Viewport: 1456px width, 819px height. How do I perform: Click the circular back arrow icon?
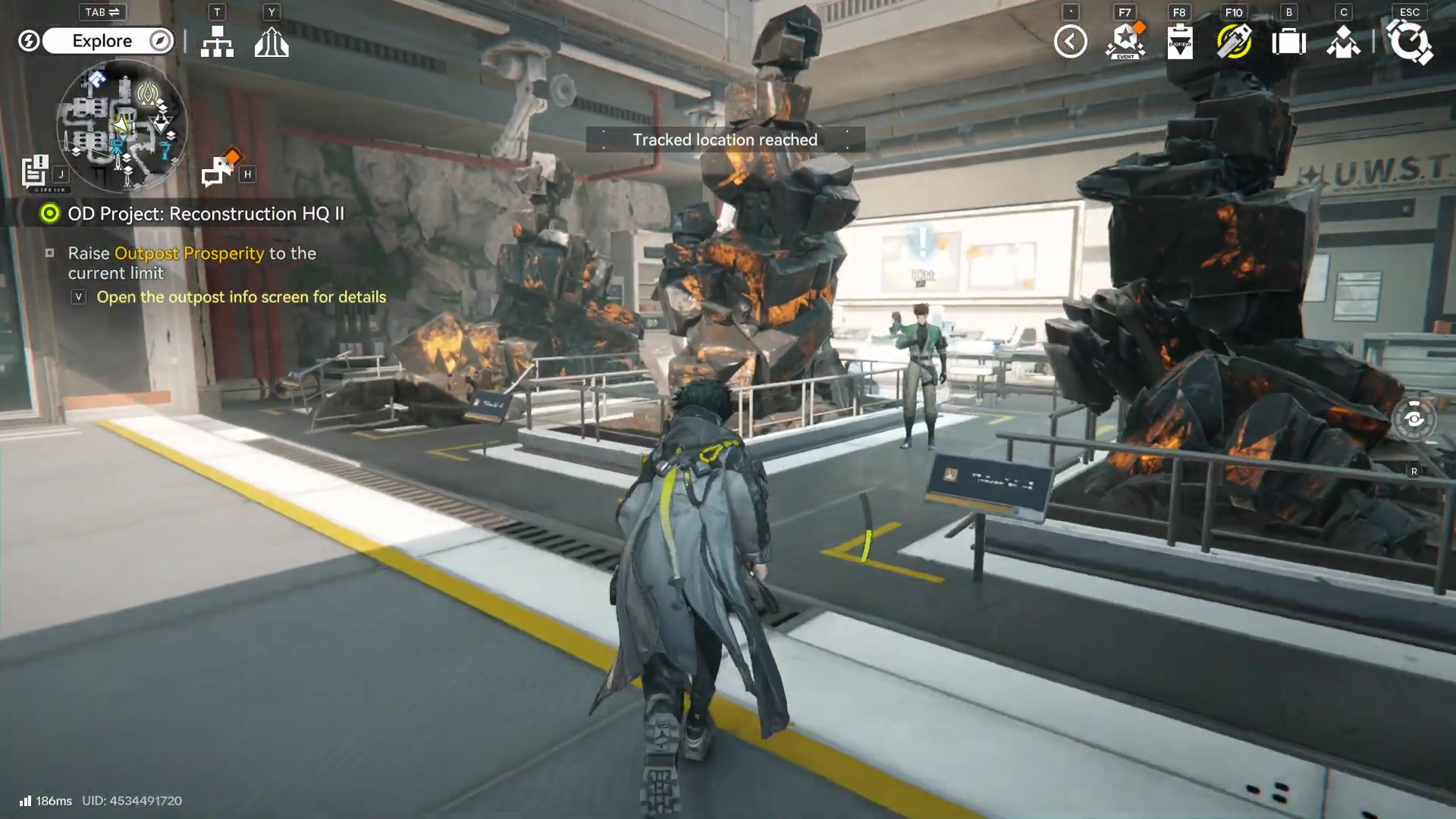click(x=1070, y=42)
